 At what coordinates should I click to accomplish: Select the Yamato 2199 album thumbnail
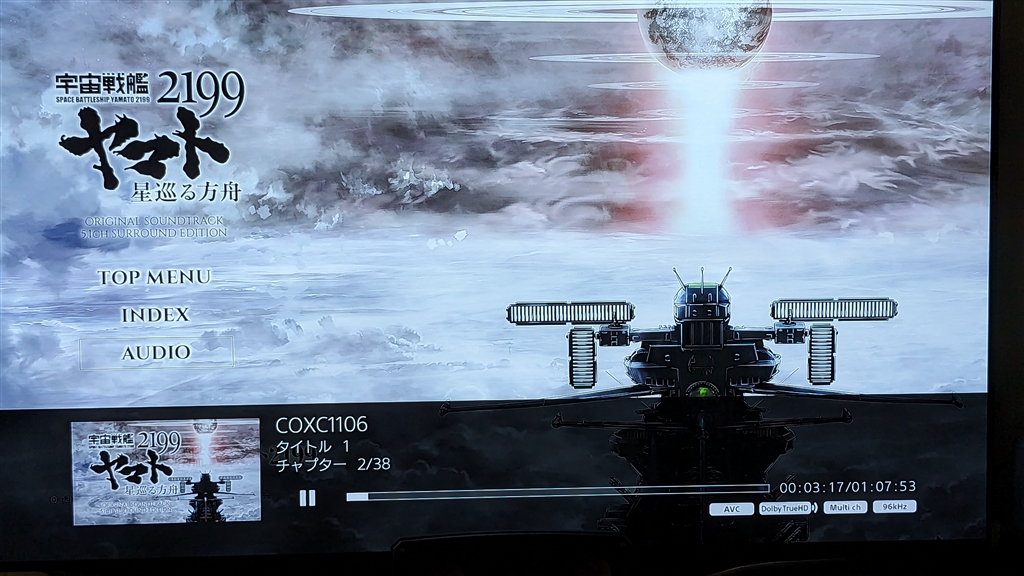(x=166, y=472)
